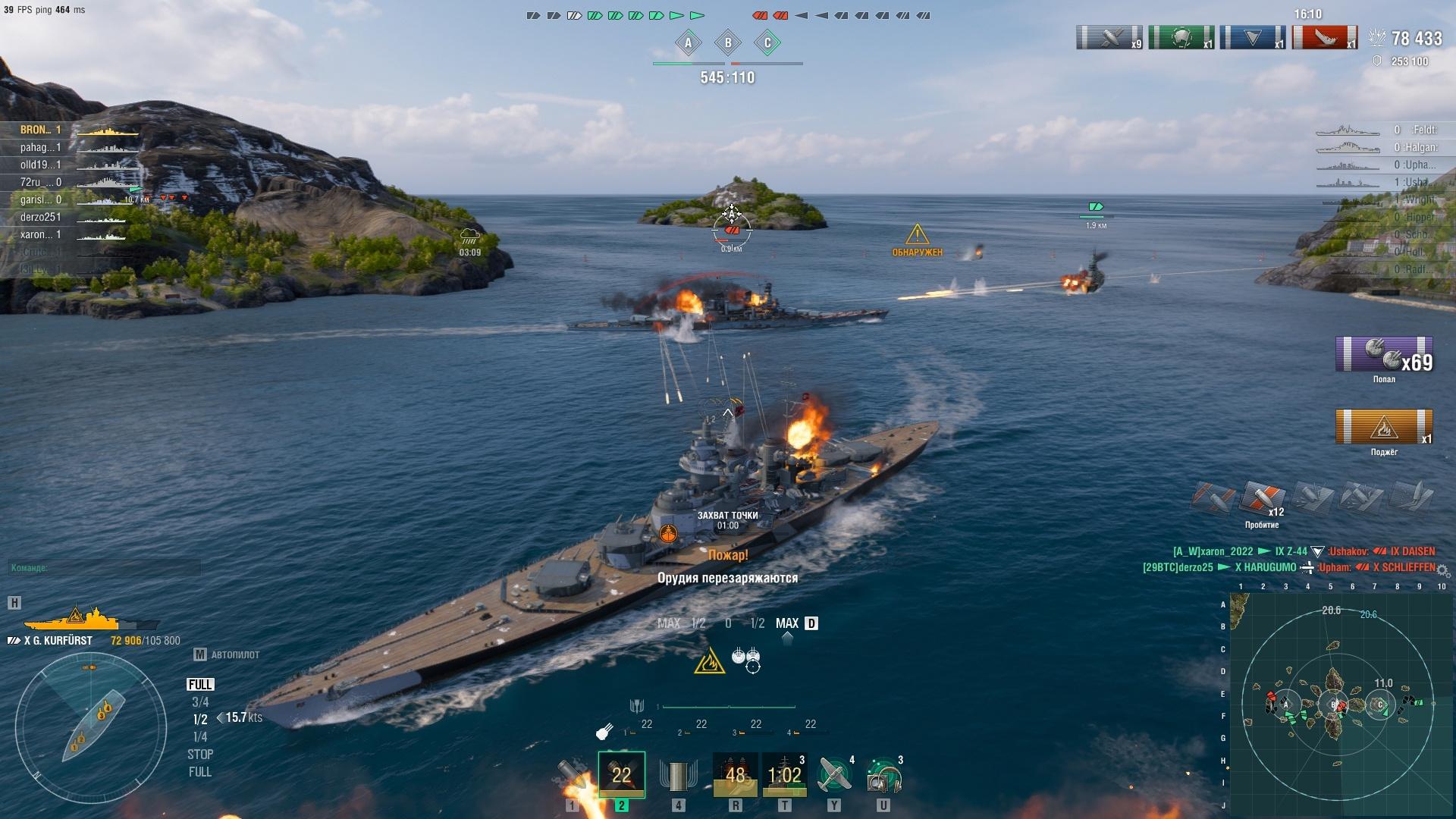Select the AP shell ammo slot
Screen dimensions: 1456x819
point(573,775)
